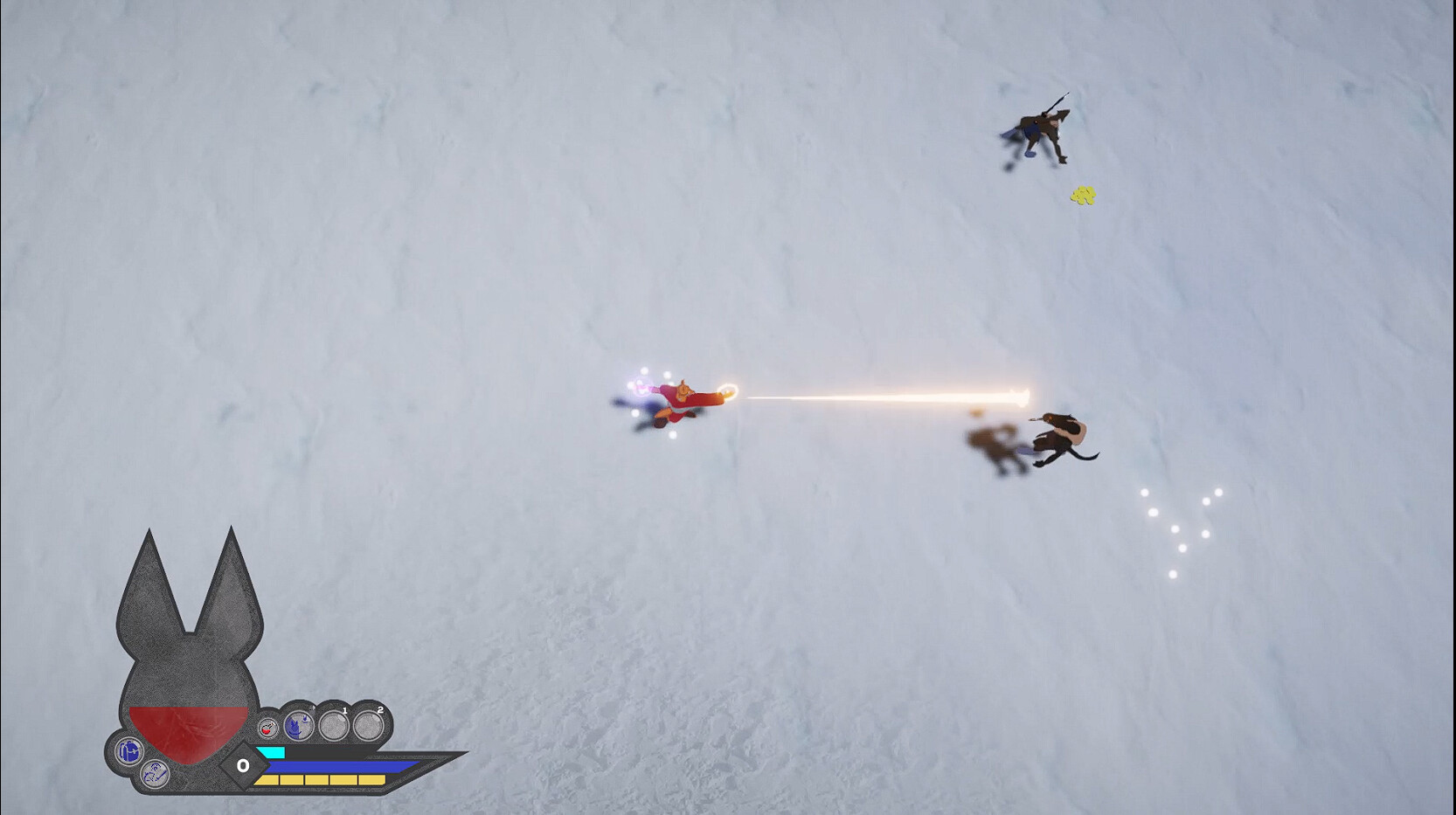The width and height of the screenshot is (1456, 815).
Task: Open the backpack inventory icon
Action: (x=129, y=750)
